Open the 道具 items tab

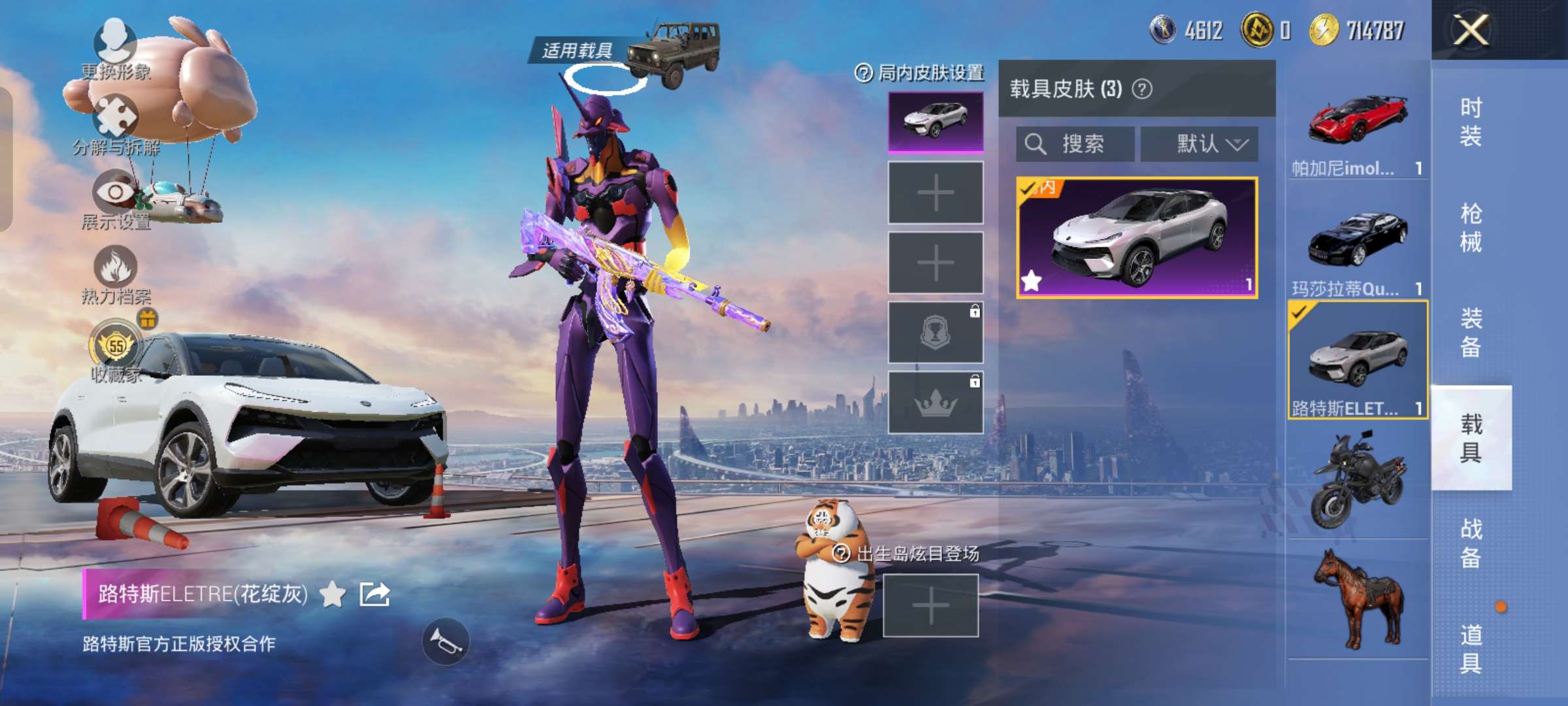(1471, 648)
